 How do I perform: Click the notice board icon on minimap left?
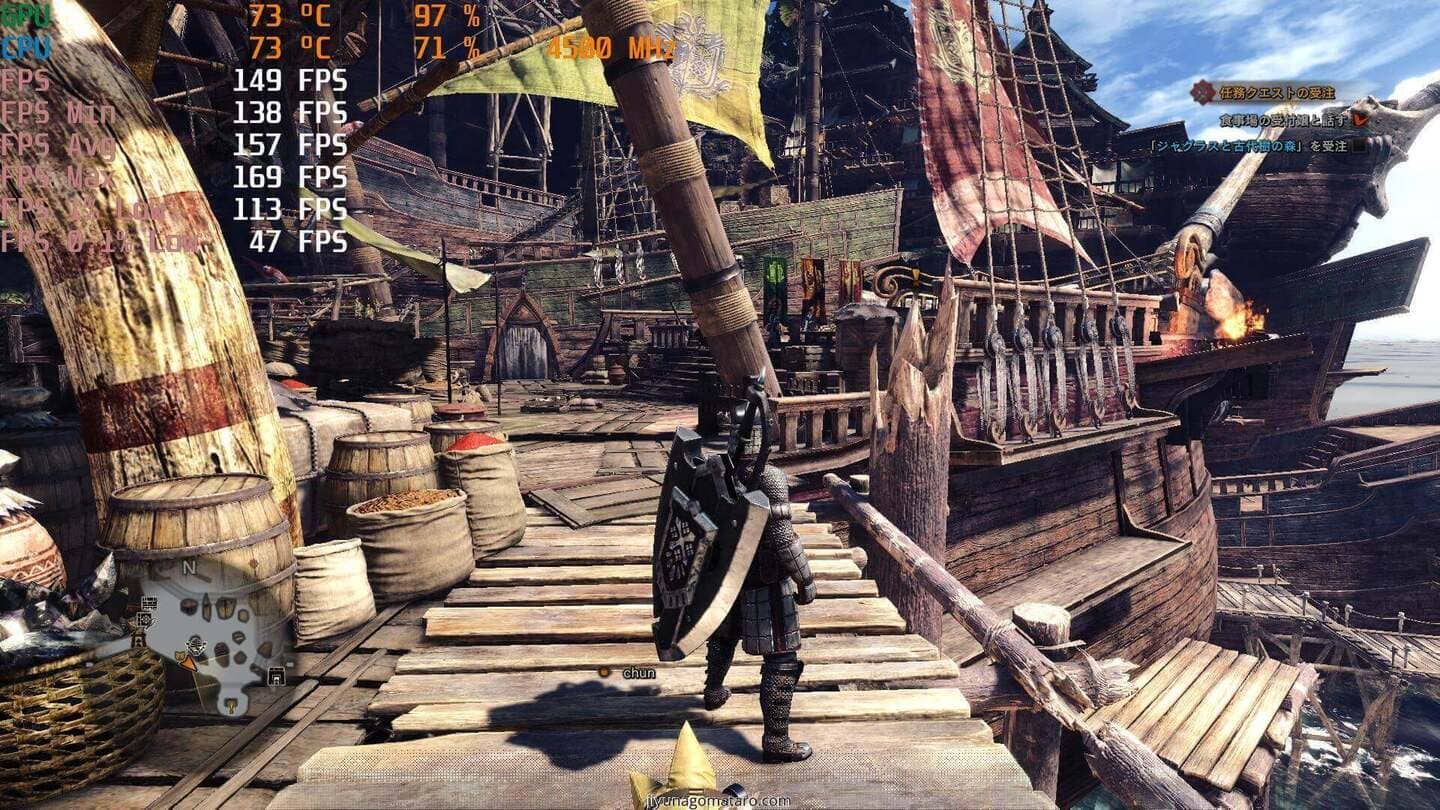[x=150, y=602]
